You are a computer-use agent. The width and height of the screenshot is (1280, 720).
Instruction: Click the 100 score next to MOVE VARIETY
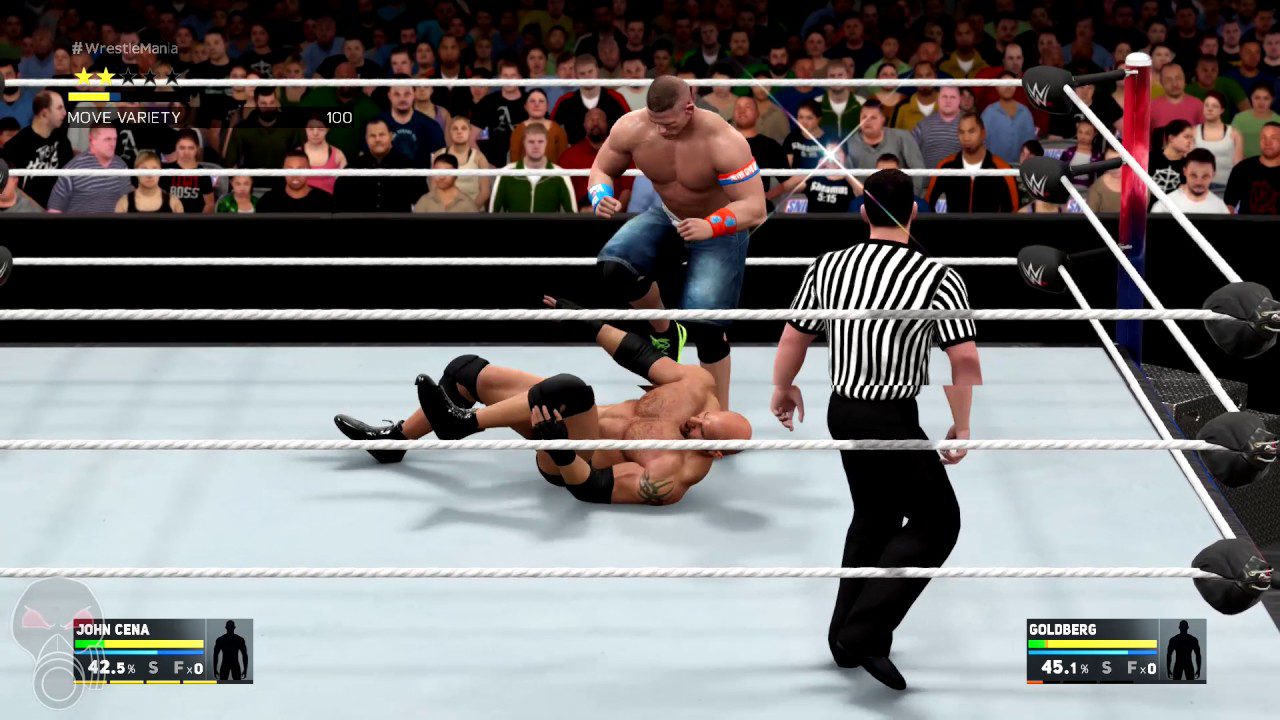click(340, 117)
